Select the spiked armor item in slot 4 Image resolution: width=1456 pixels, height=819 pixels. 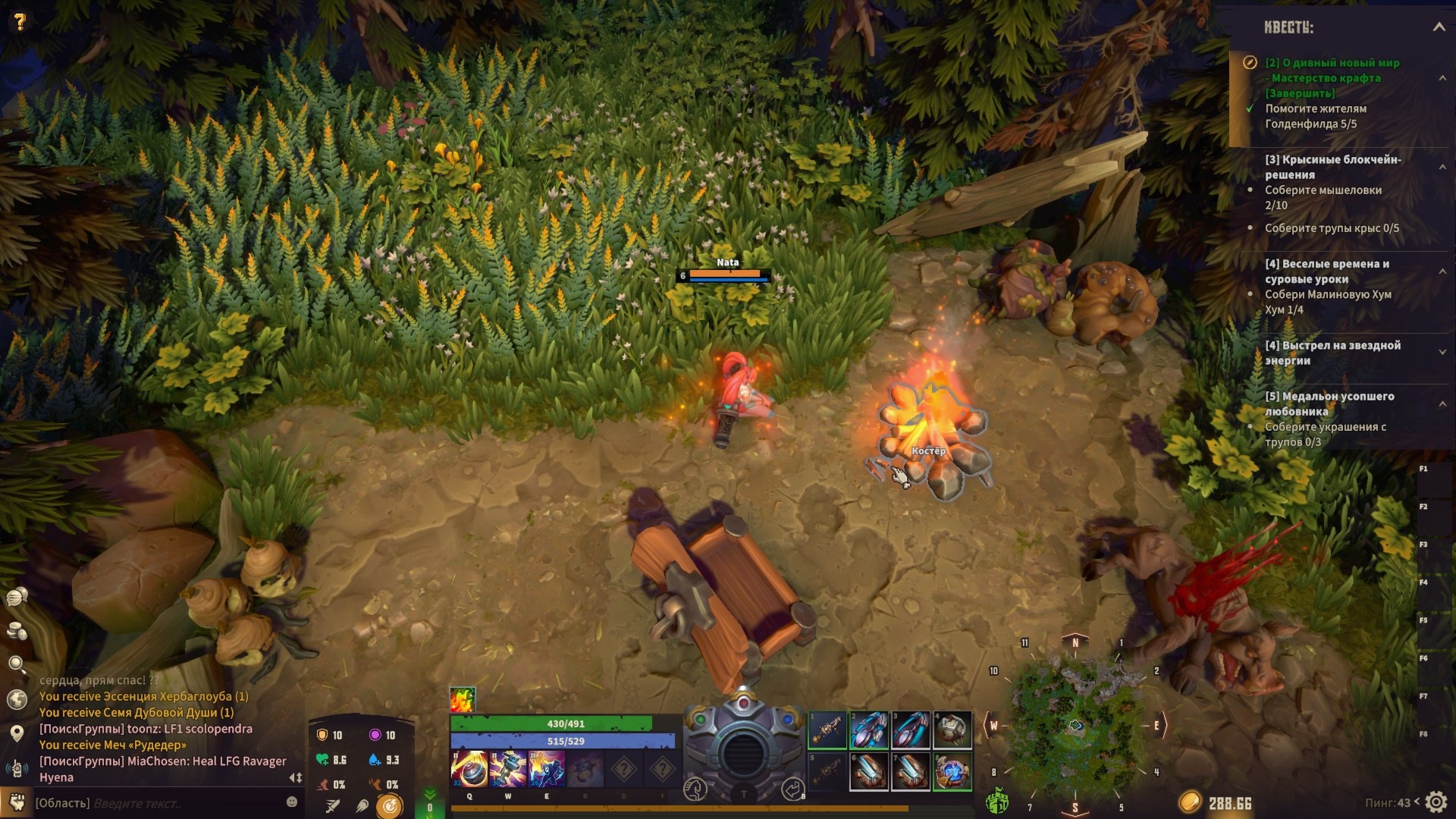point(952,730)
